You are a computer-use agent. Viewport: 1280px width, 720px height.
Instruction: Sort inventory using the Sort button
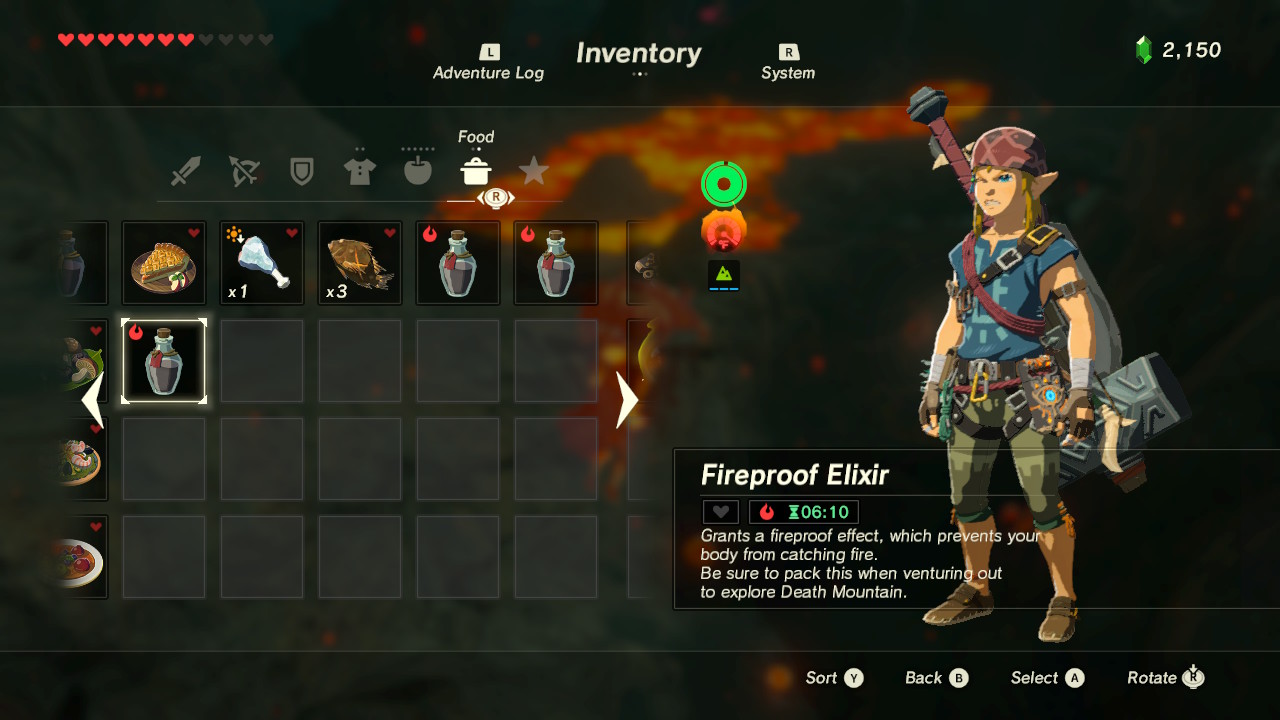pos(834,678)
